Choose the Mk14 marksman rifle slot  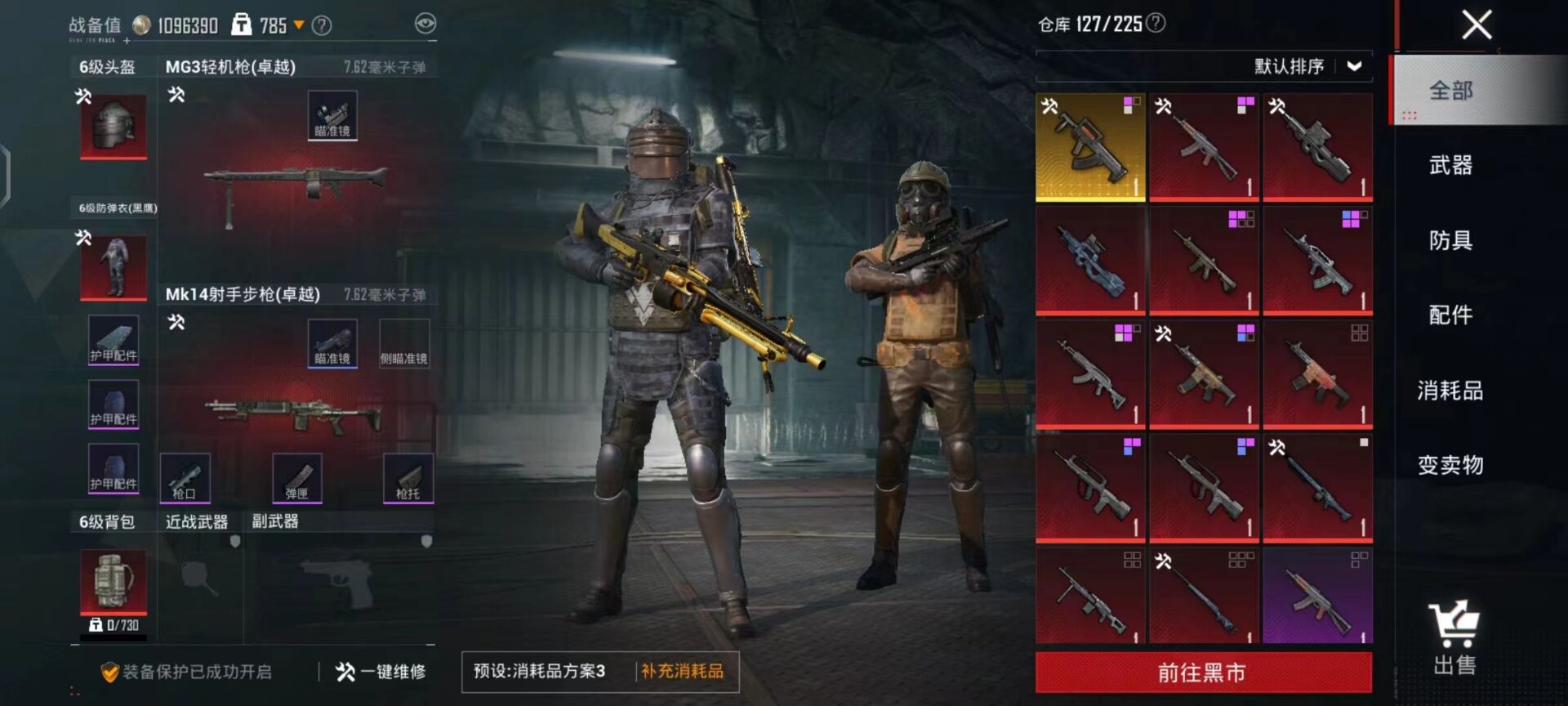coord(294,409)
